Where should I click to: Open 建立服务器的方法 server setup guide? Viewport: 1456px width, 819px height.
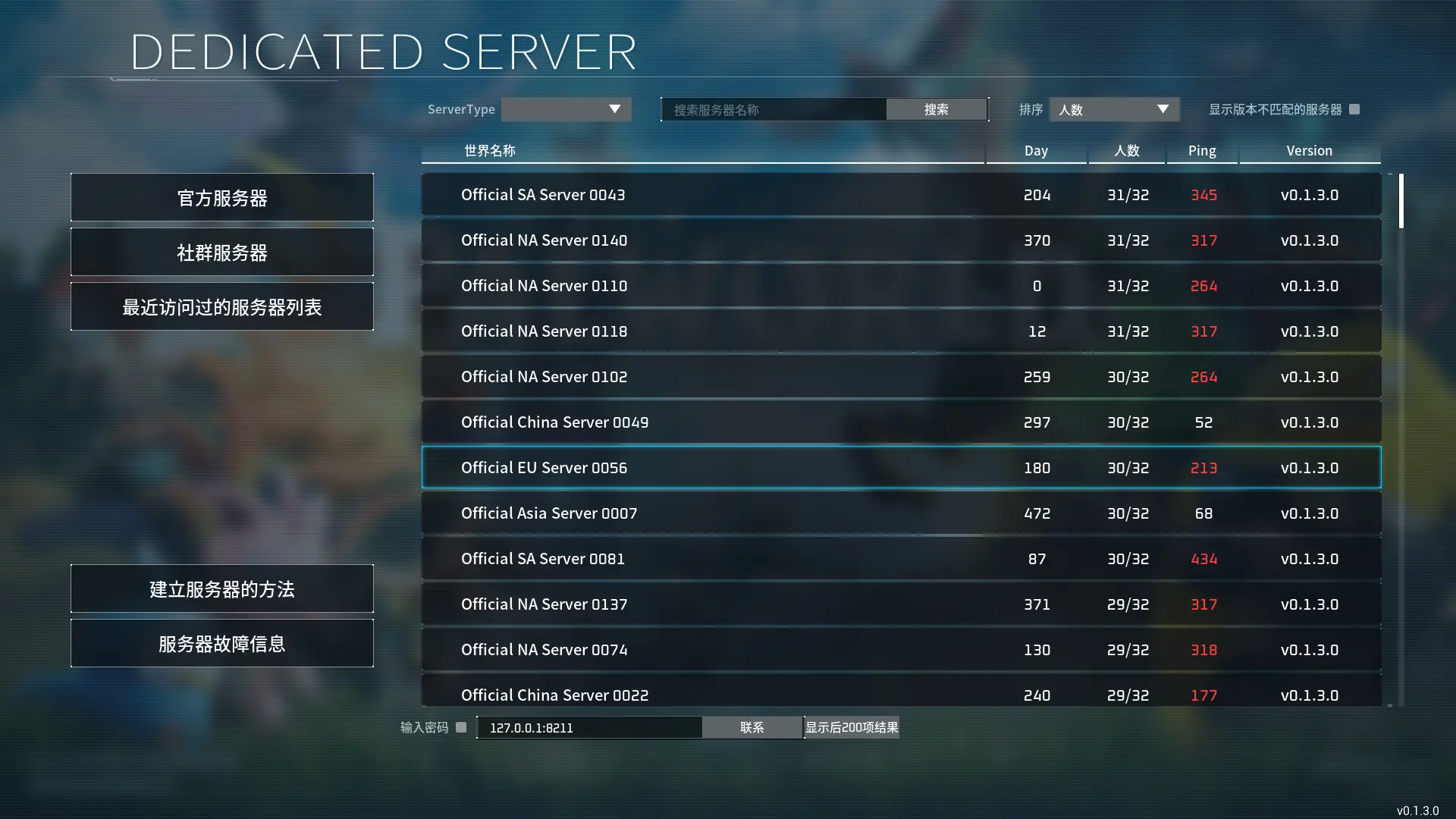pyautogui.click(x=221, y=589)
